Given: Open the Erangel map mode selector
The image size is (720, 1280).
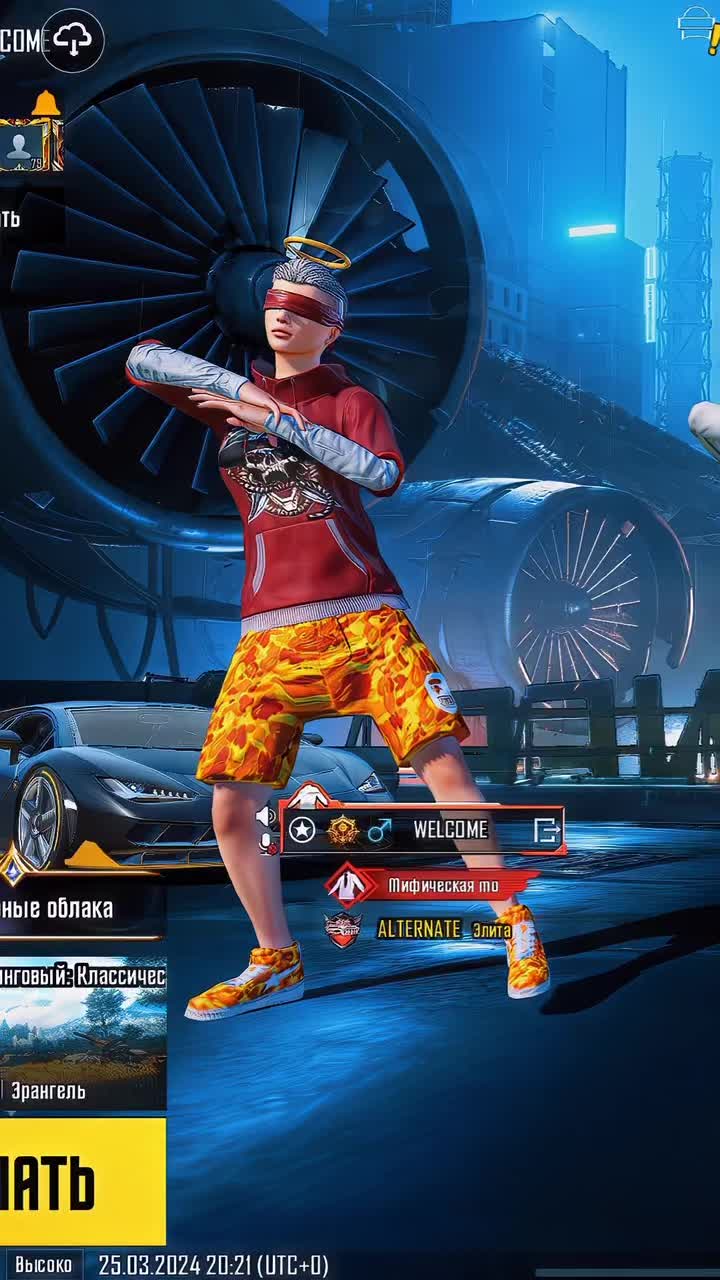Looking at the screenshot, I should tap(82, 1035).
